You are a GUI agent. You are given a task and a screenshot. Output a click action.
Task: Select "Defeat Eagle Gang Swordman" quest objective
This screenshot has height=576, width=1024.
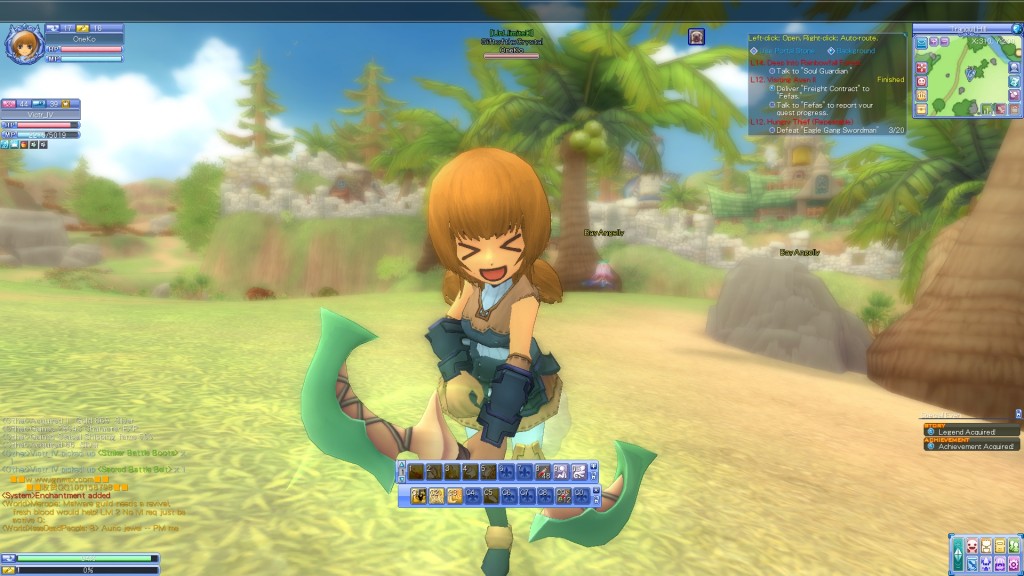pyautogui.click(x=826, y=130)
